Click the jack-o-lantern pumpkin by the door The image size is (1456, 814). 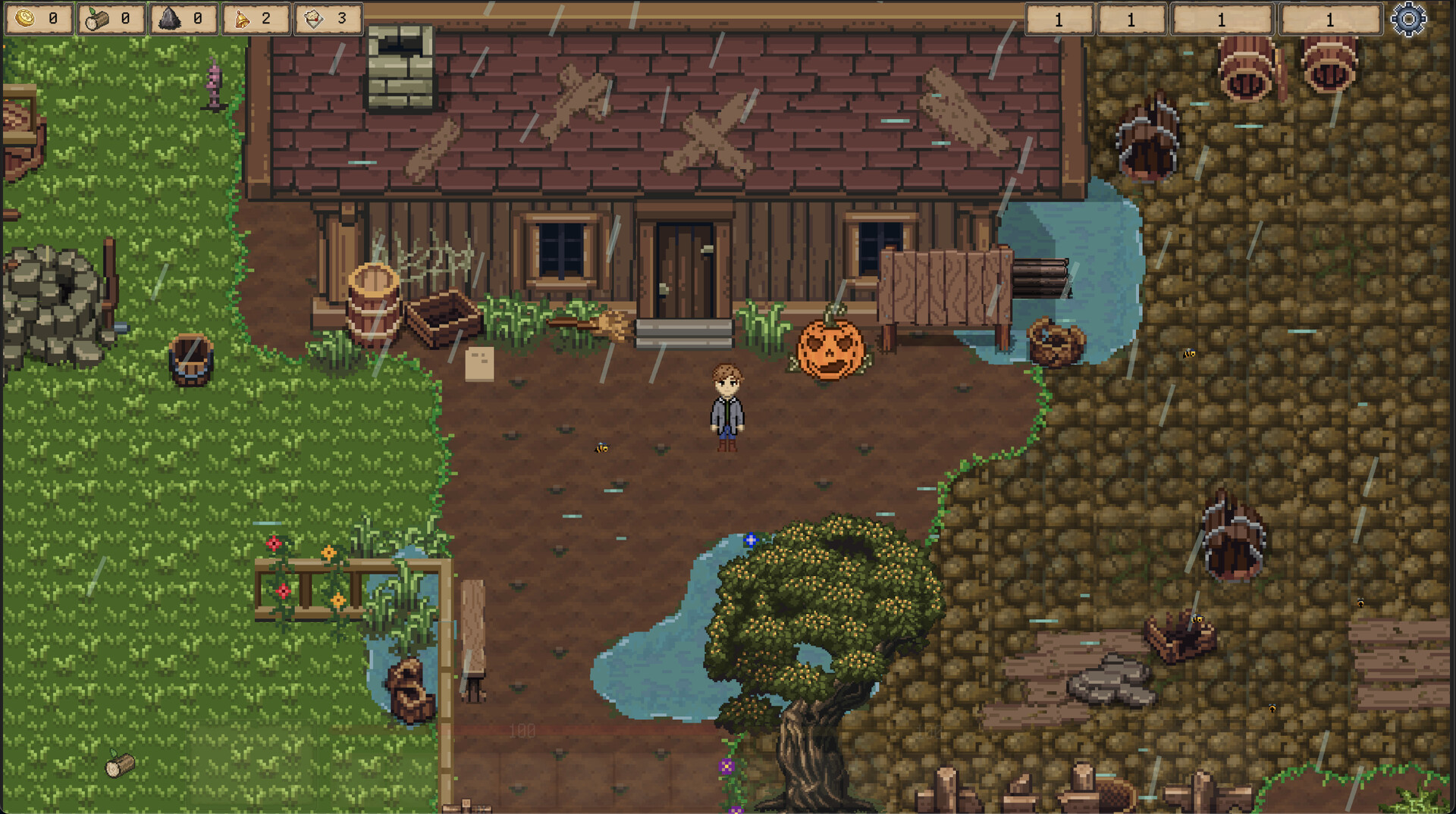click(x=830, y=349)
